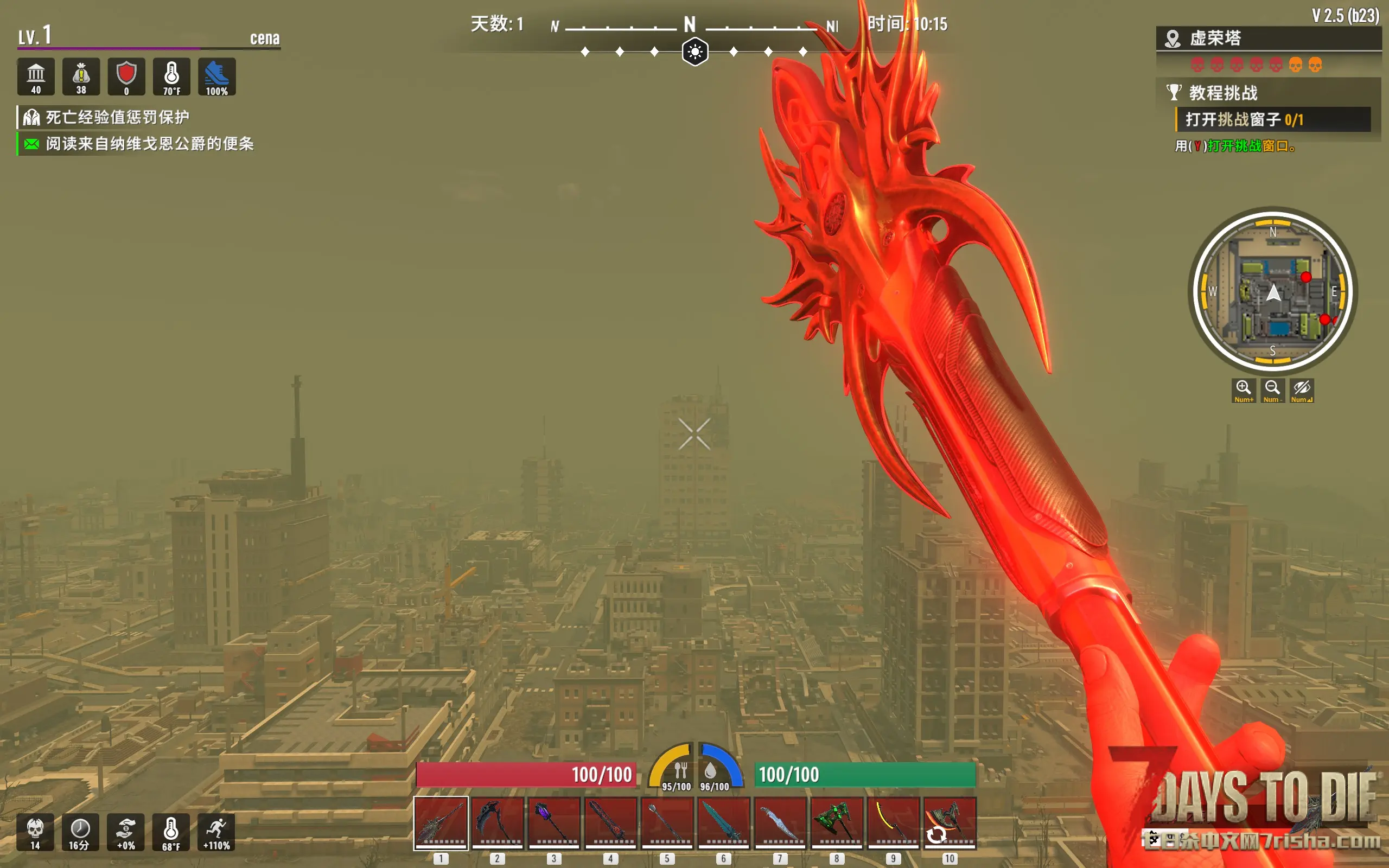The height and width of the screenshot is (868, 1389).
Task: Open the note from Duke Navezgane
Action: pyautogui.click(x=149, y=144)
